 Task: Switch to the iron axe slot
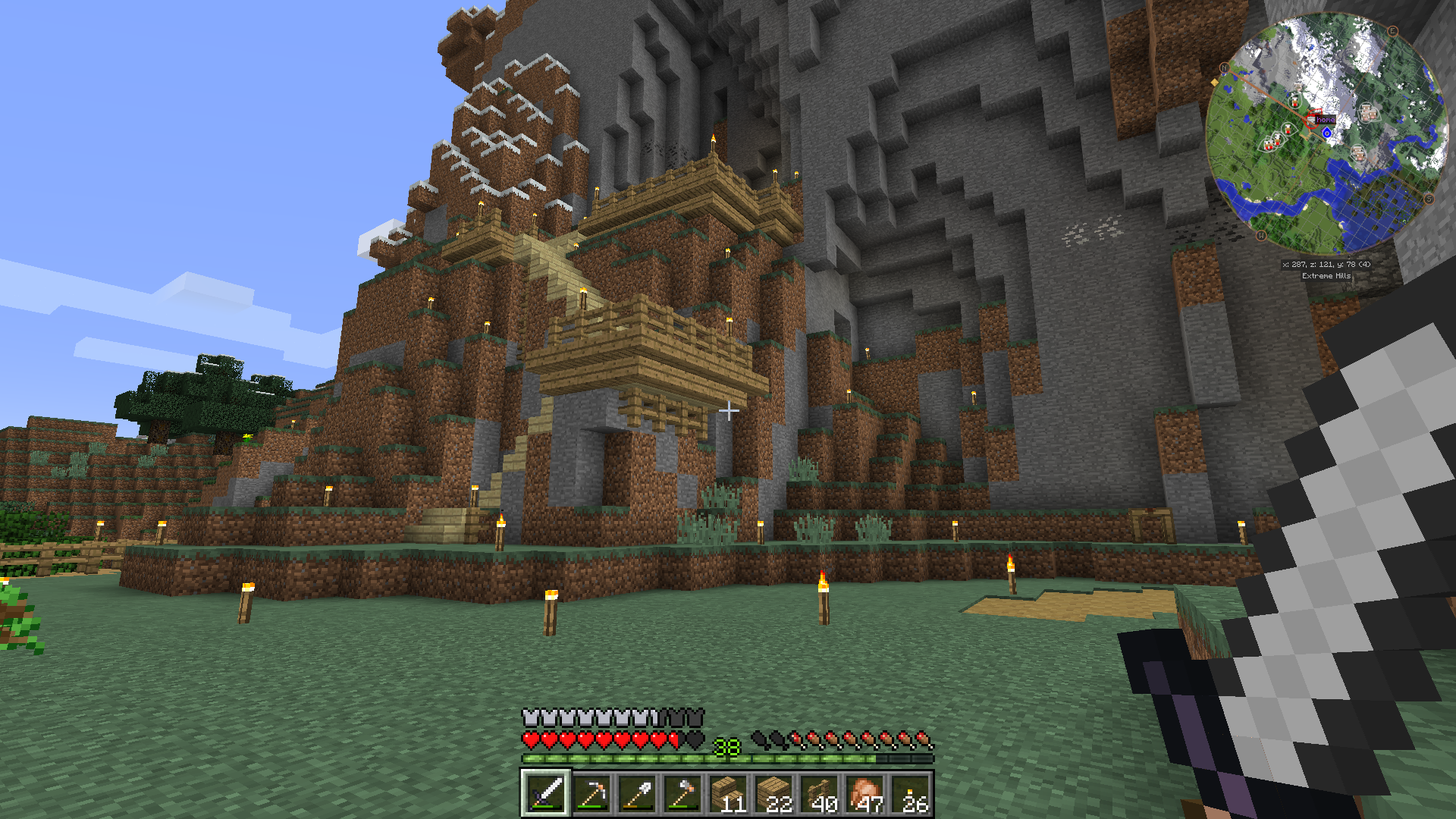tap(682, 794)
